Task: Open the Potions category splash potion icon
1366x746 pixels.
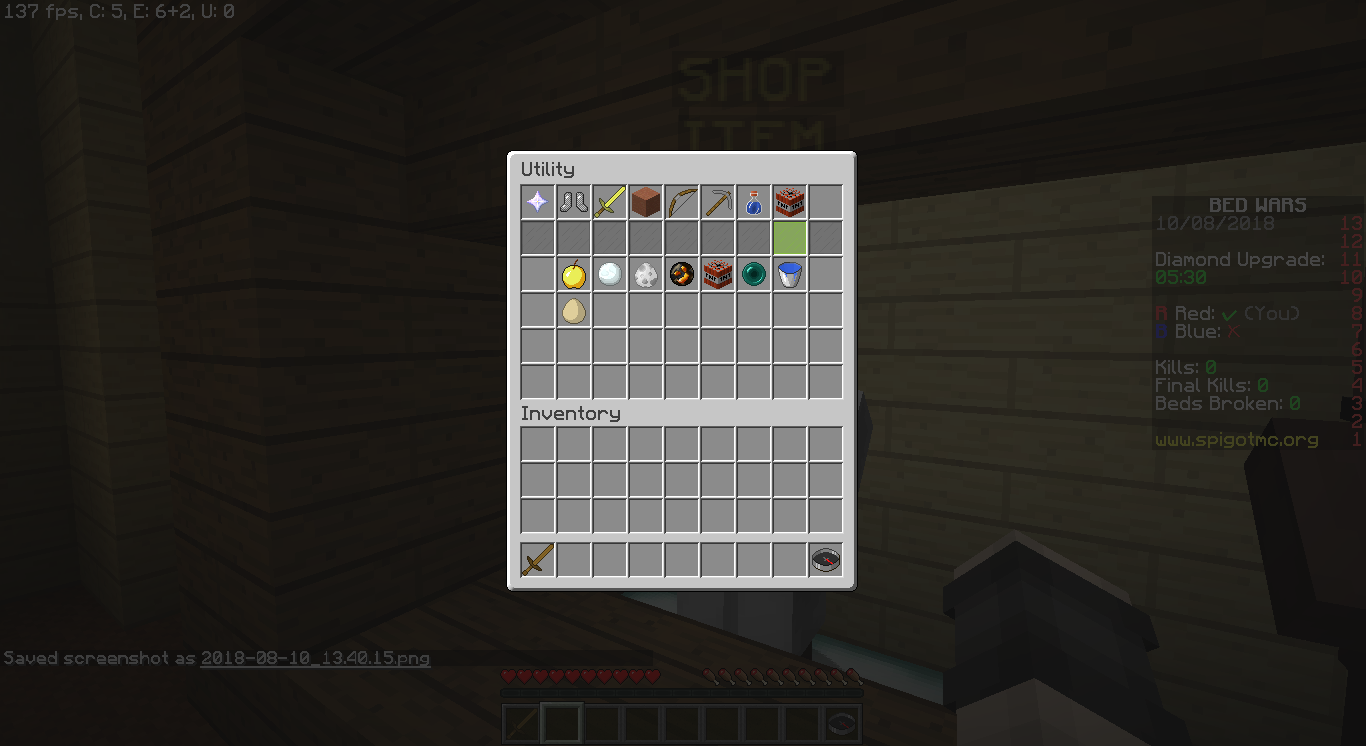Action: (x=753, y=202)
